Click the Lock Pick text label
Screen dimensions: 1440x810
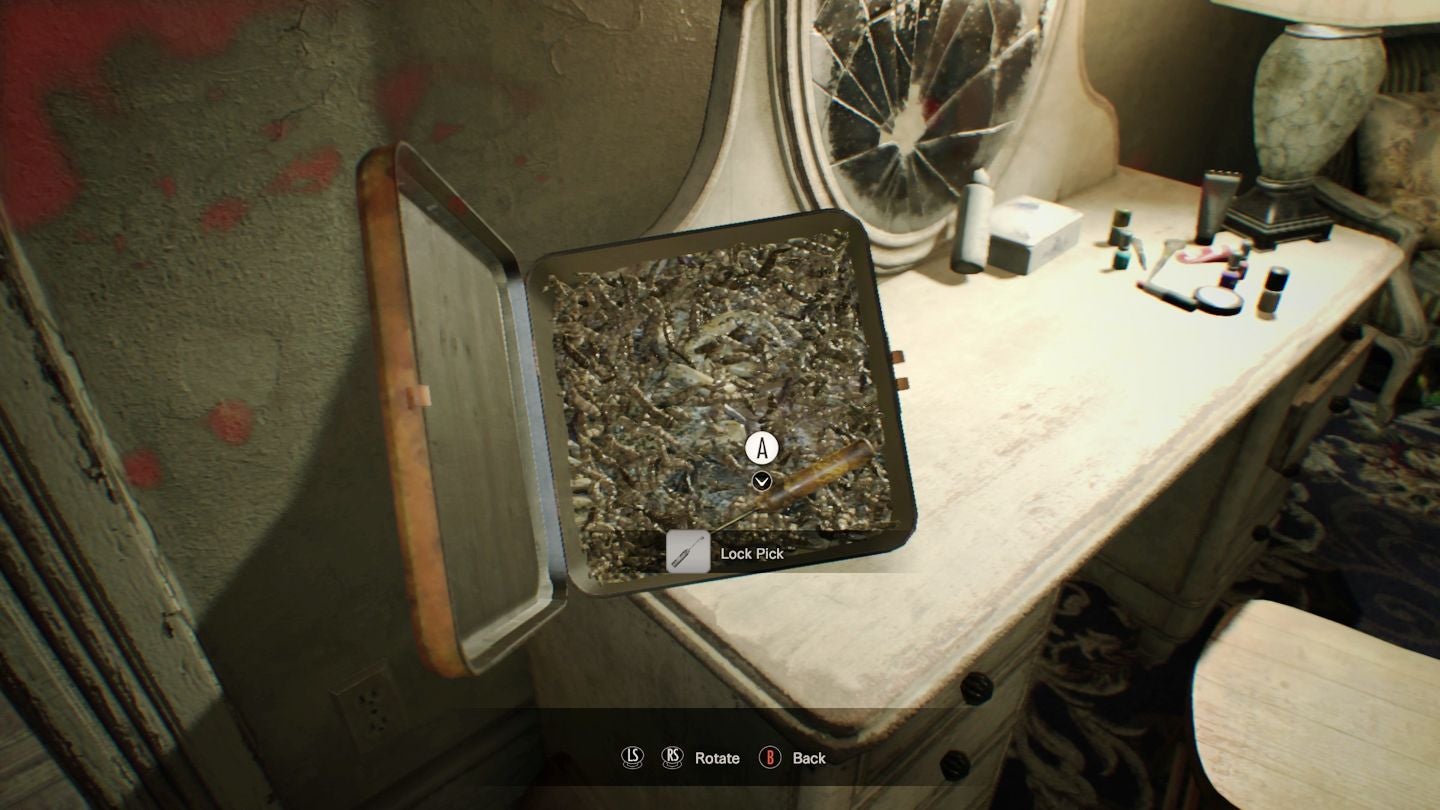[x=752, y=553]
